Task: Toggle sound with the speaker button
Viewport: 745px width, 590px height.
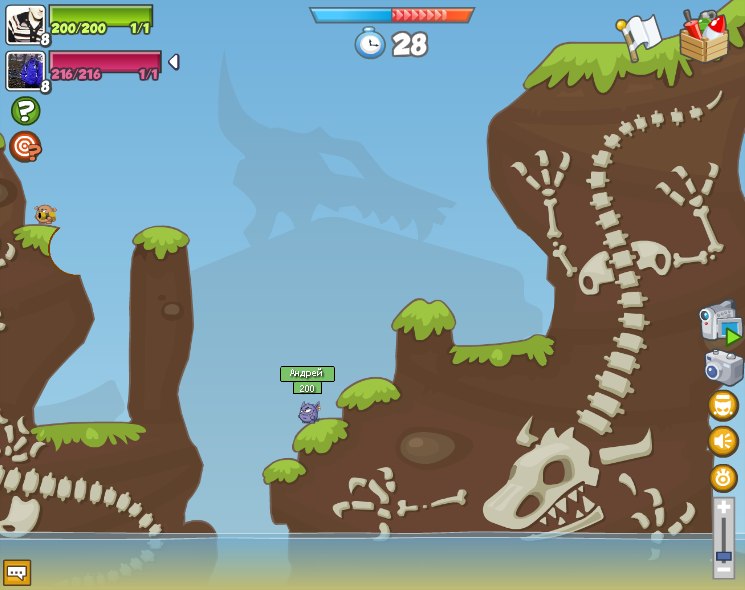Action: click(723, 441)
